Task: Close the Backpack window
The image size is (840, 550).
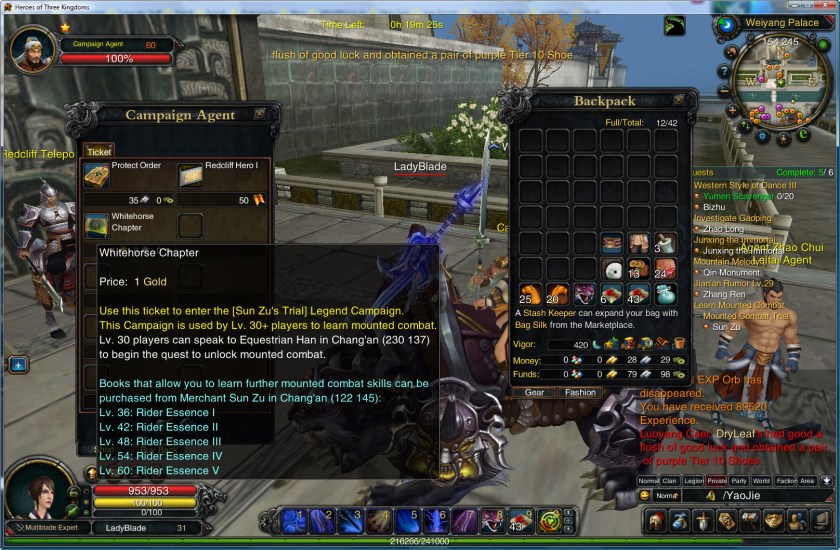Action: point(679,100)
